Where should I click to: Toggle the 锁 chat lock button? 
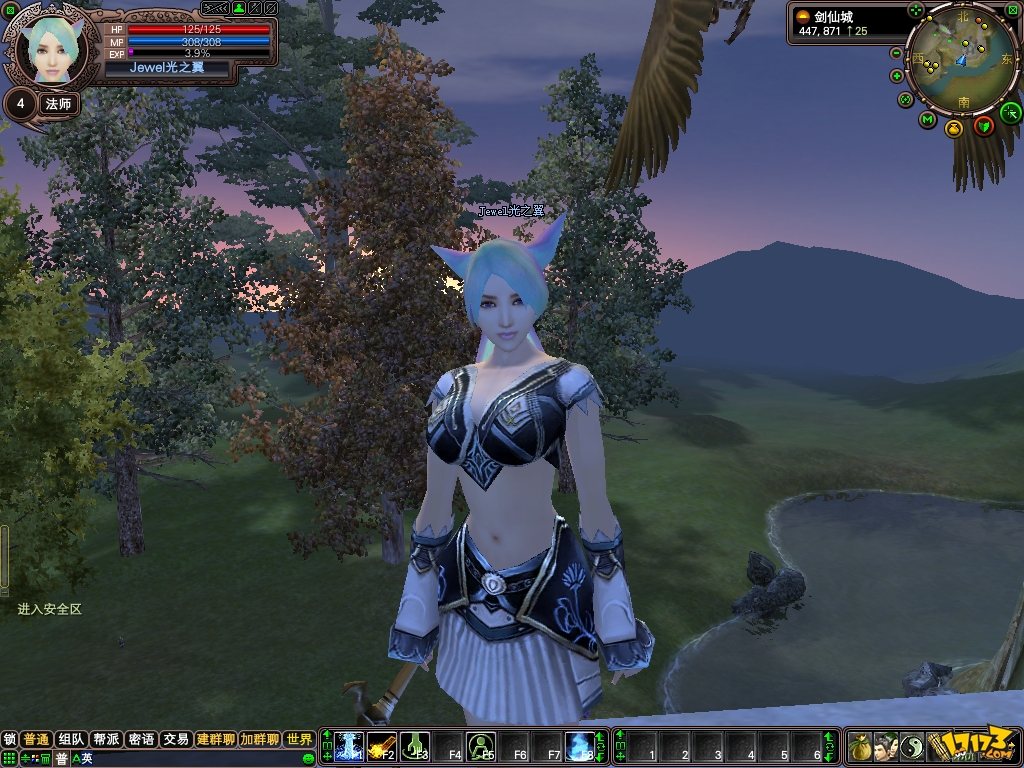pos(10,740)
